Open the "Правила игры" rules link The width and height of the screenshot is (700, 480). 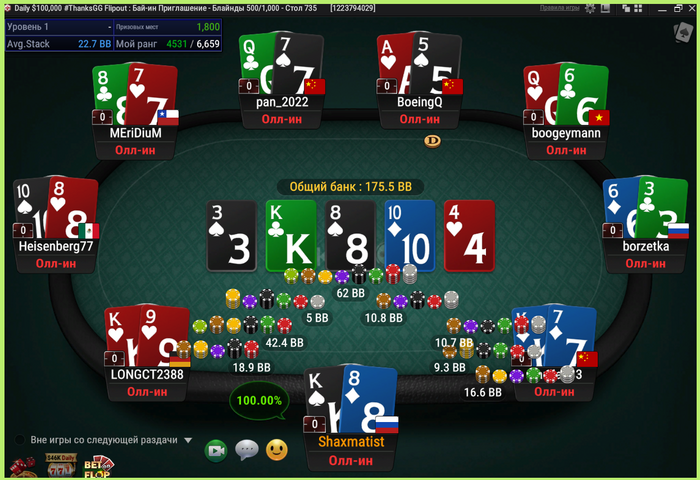tap(559, 7)
